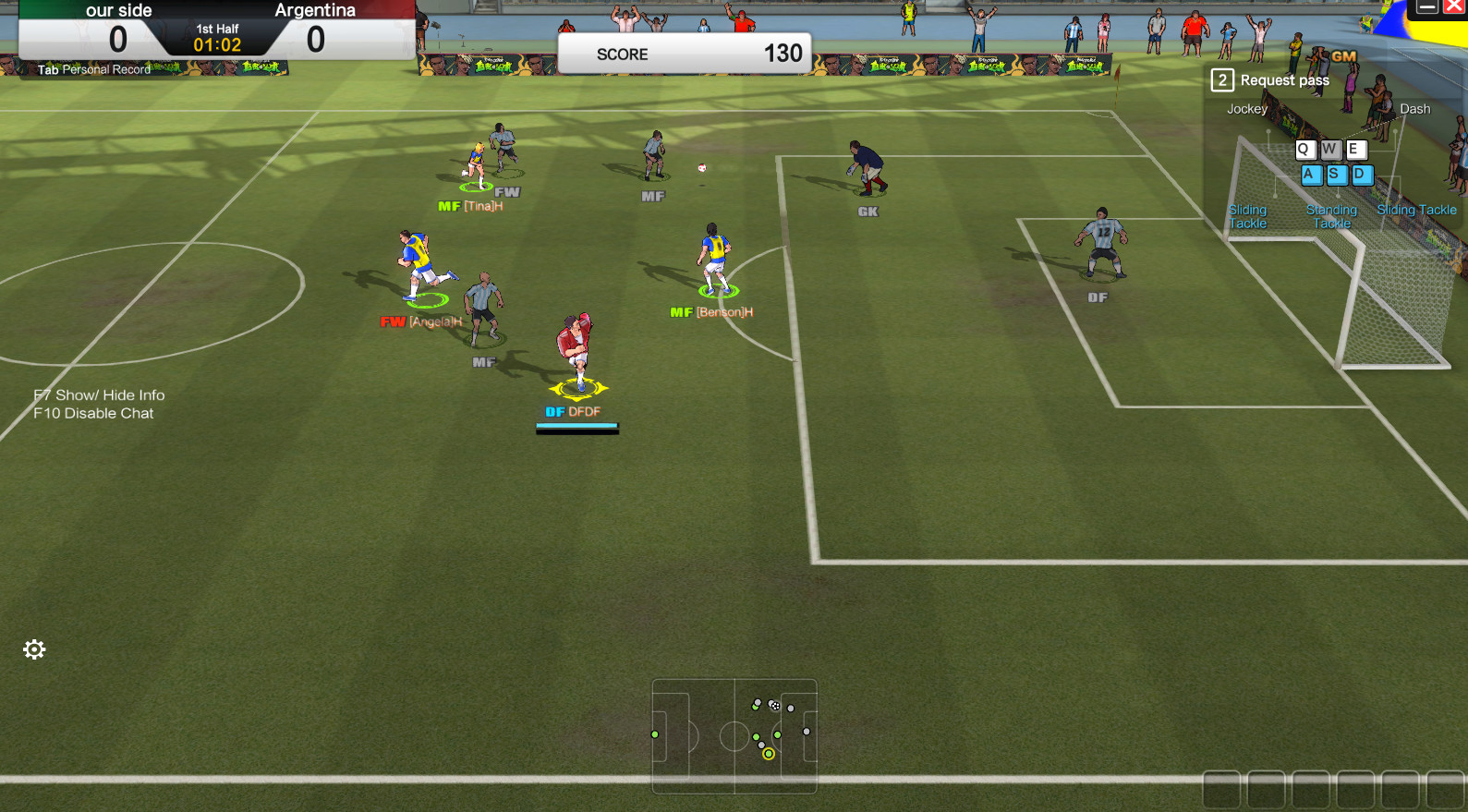This screenshot has width=1468, height=812.
Task: Toggle F10 Disable Chat option
Action: (x=92, y=413)
